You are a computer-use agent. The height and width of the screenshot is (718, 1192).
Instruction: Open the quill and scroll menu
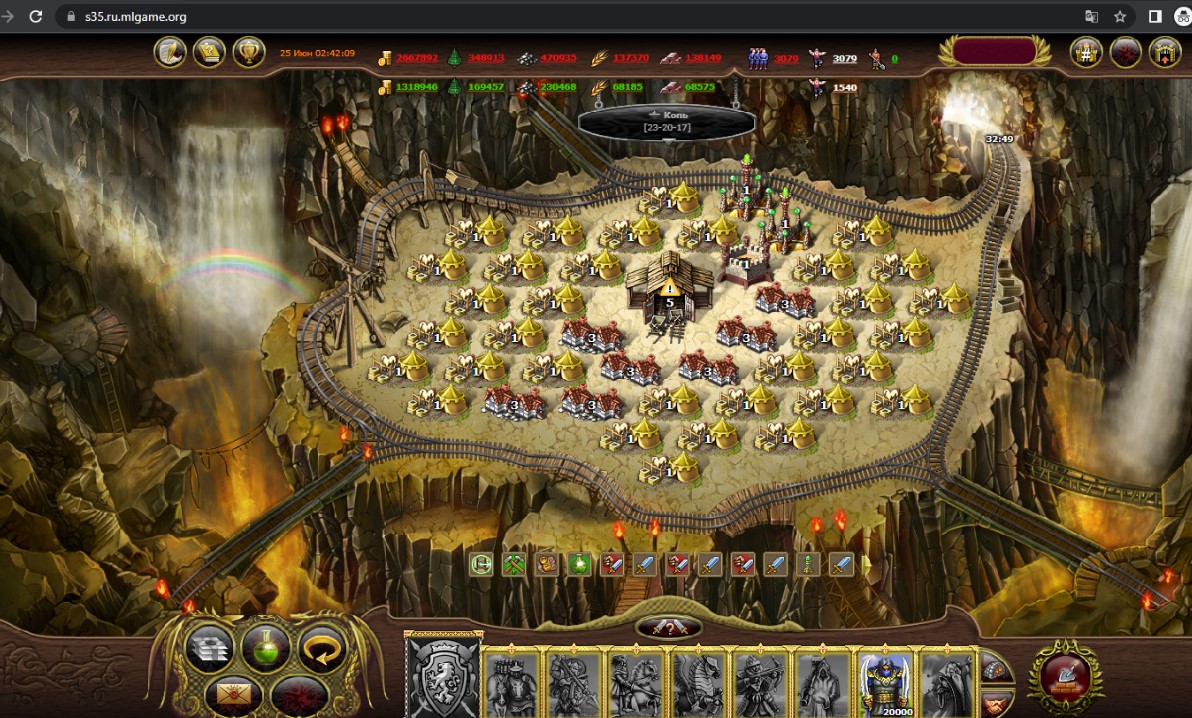coord(170,51)
